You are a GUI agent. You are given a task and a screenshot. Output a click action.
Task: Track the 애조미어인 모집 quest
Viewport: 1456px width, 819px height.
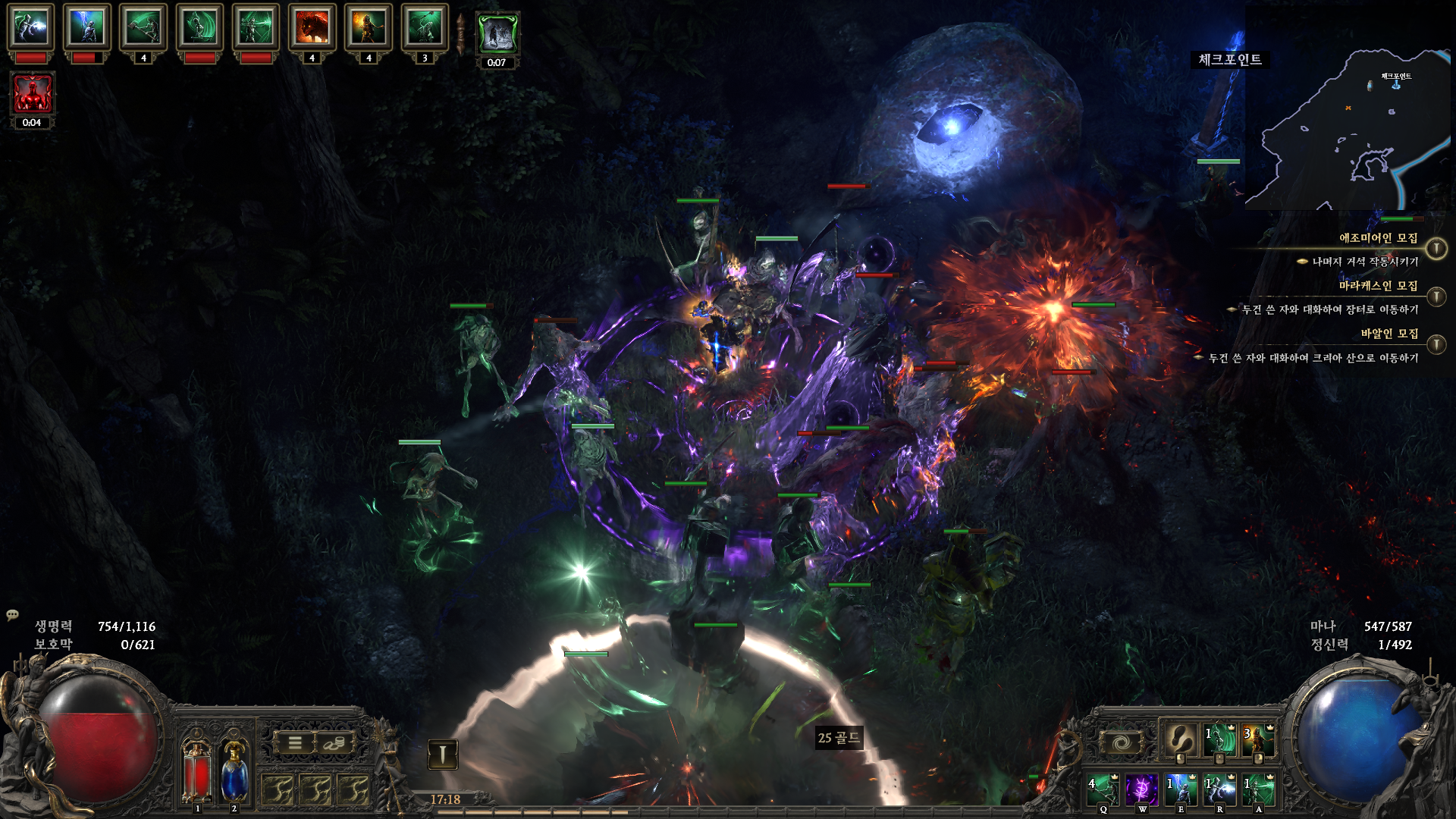pyautogui.click(x=1436, y=248)
